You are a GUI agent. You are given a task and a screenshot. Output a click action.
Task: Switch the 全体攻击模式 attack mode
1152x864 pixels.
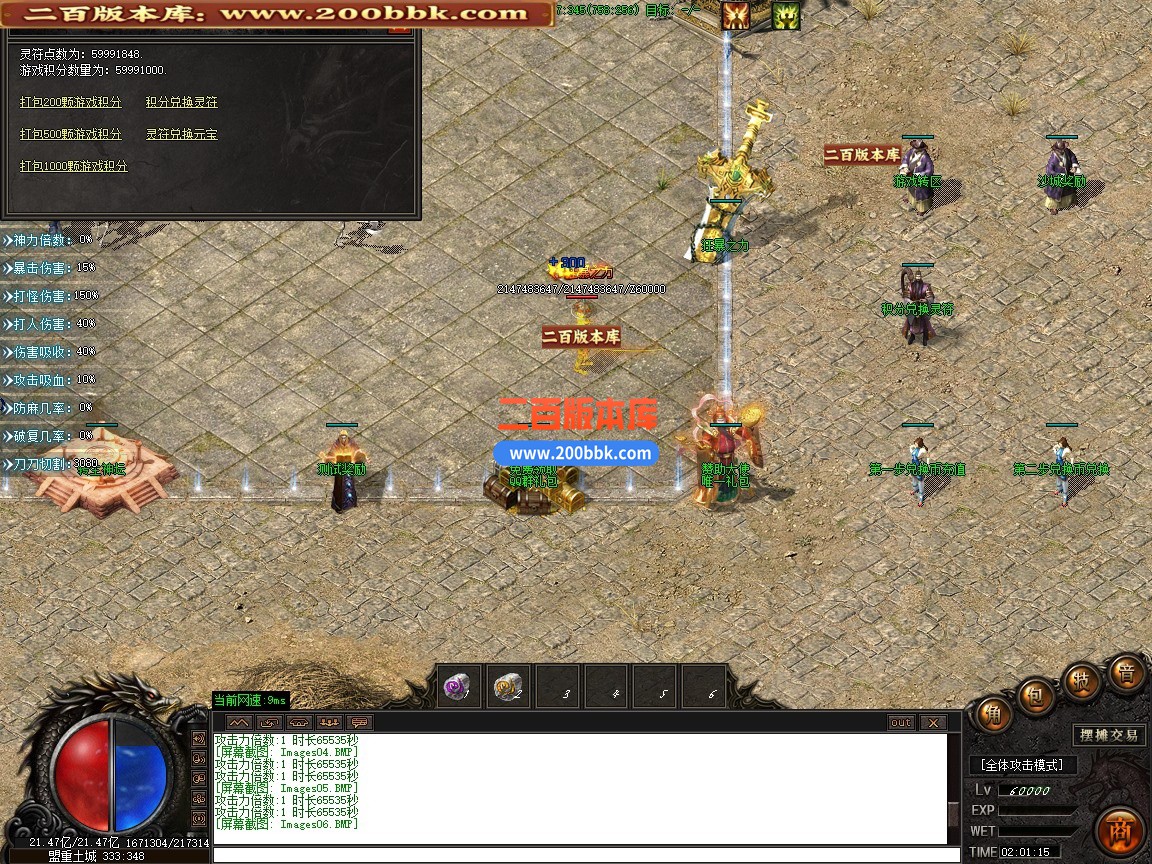[1022, 765]
